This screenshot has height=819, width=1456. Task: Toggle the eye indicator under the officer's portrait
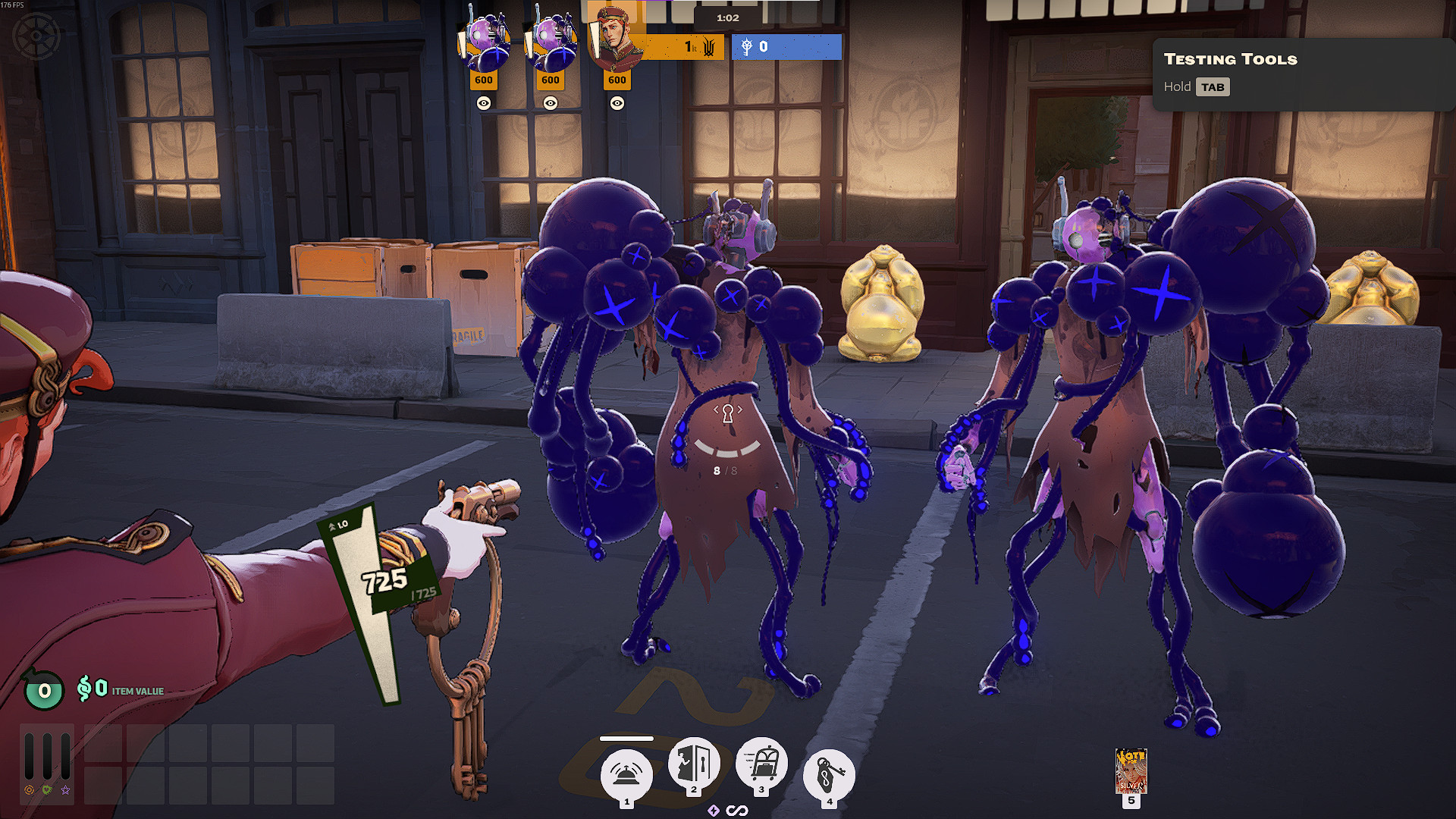coord(617,103)
